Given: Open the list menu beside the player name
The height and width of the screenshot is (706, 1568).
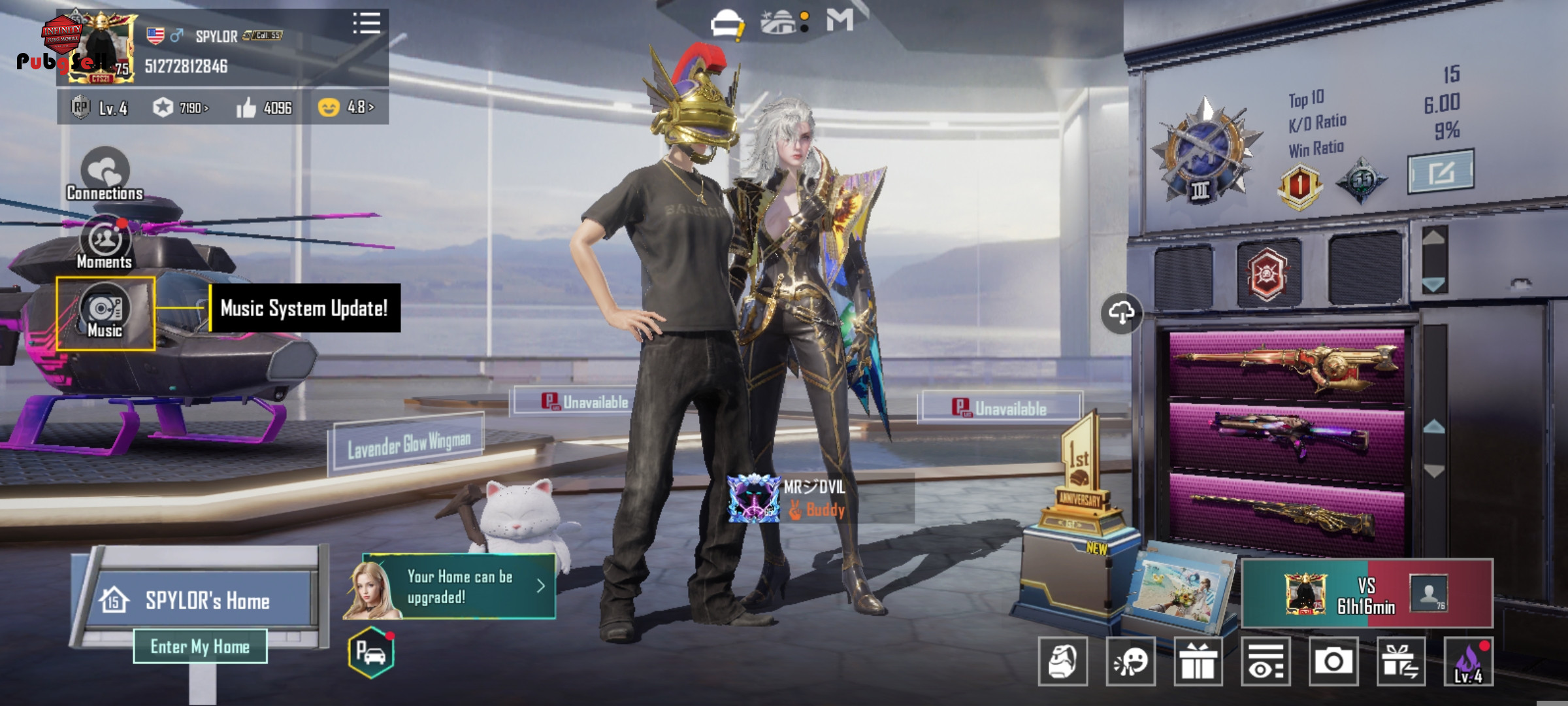Looking at the screenshot, I should (367, 24).
